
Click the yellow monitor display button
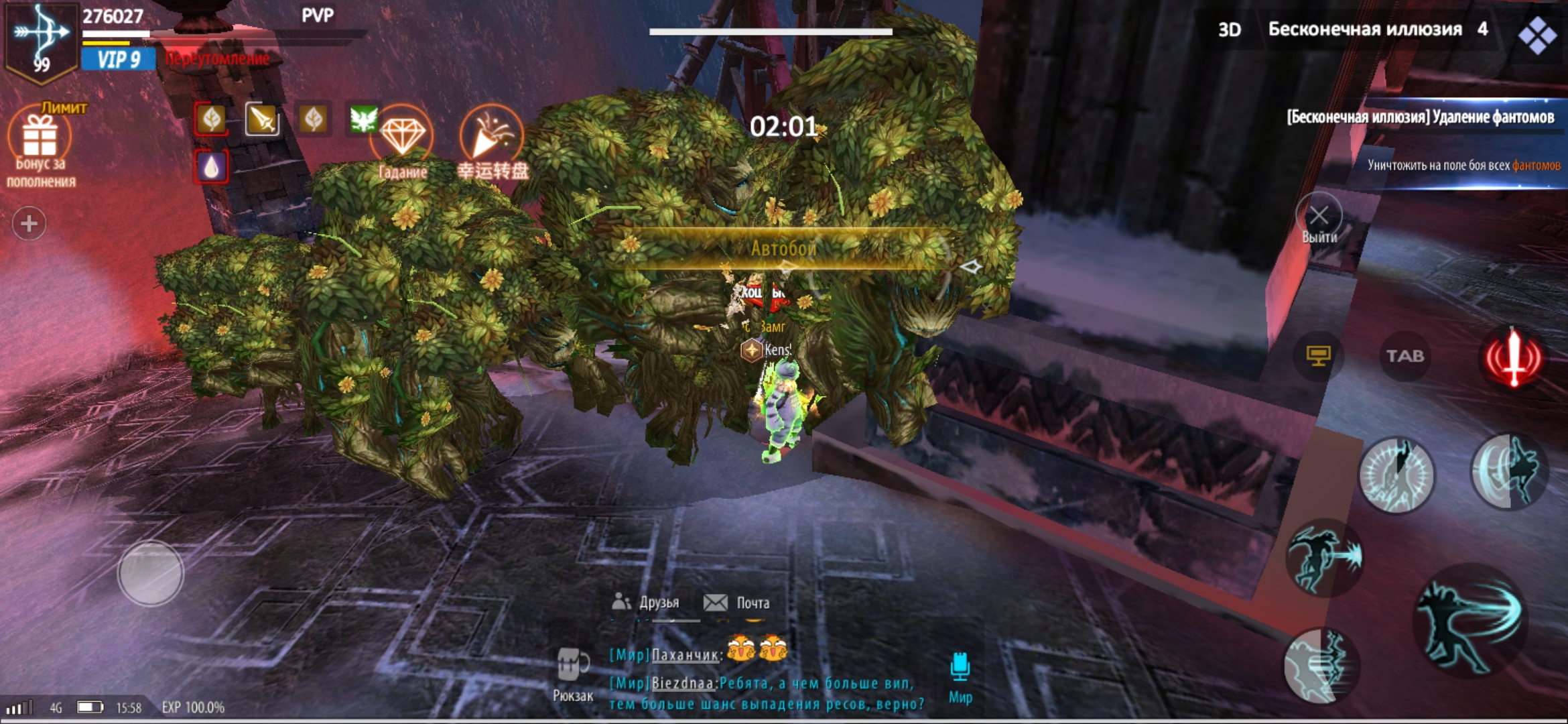pyautogui.click(x=1318, y=356)
